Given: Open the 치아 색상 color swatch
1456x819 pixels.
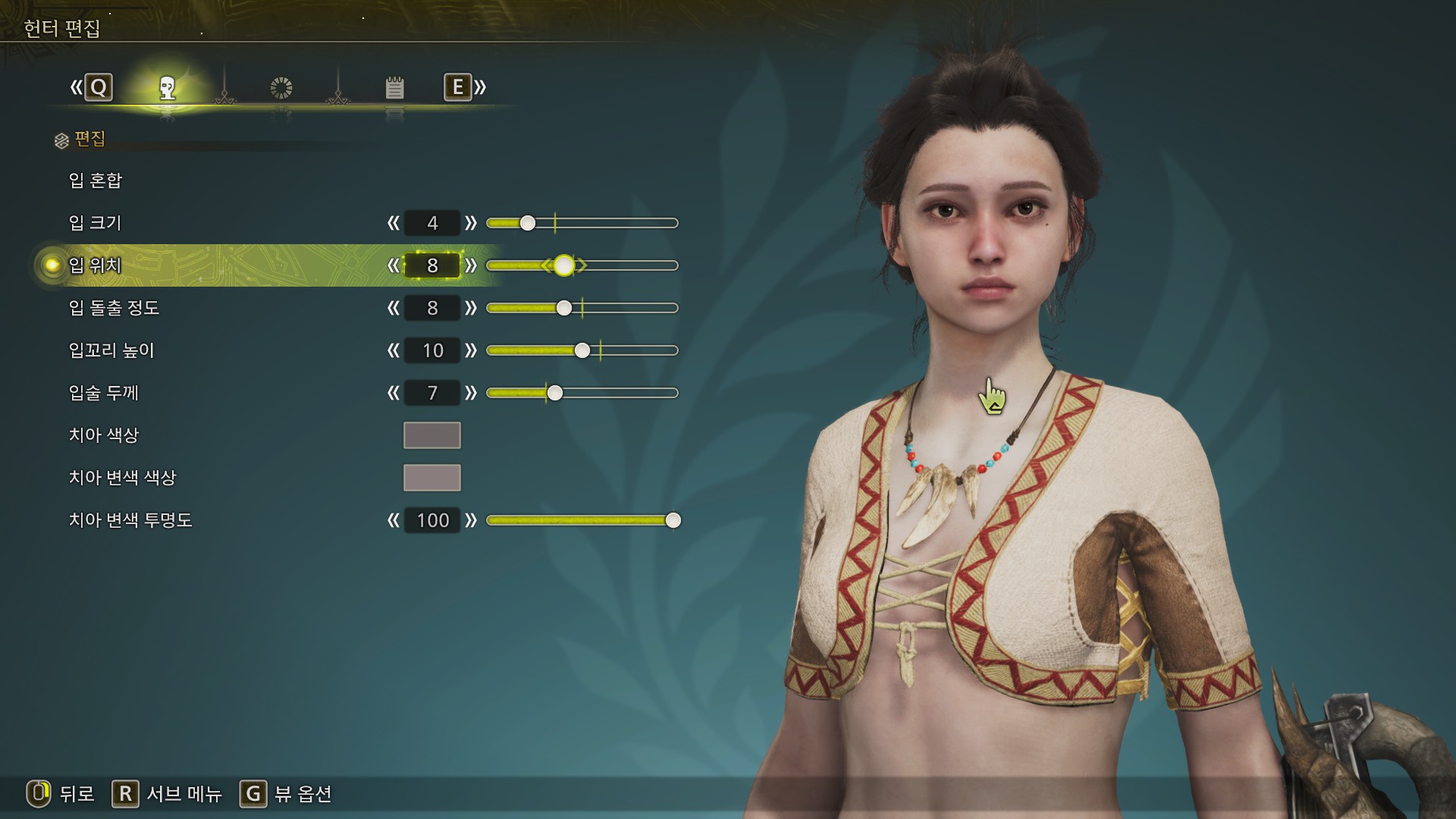Looking at the screenshot, I should [x=431, y=435].
